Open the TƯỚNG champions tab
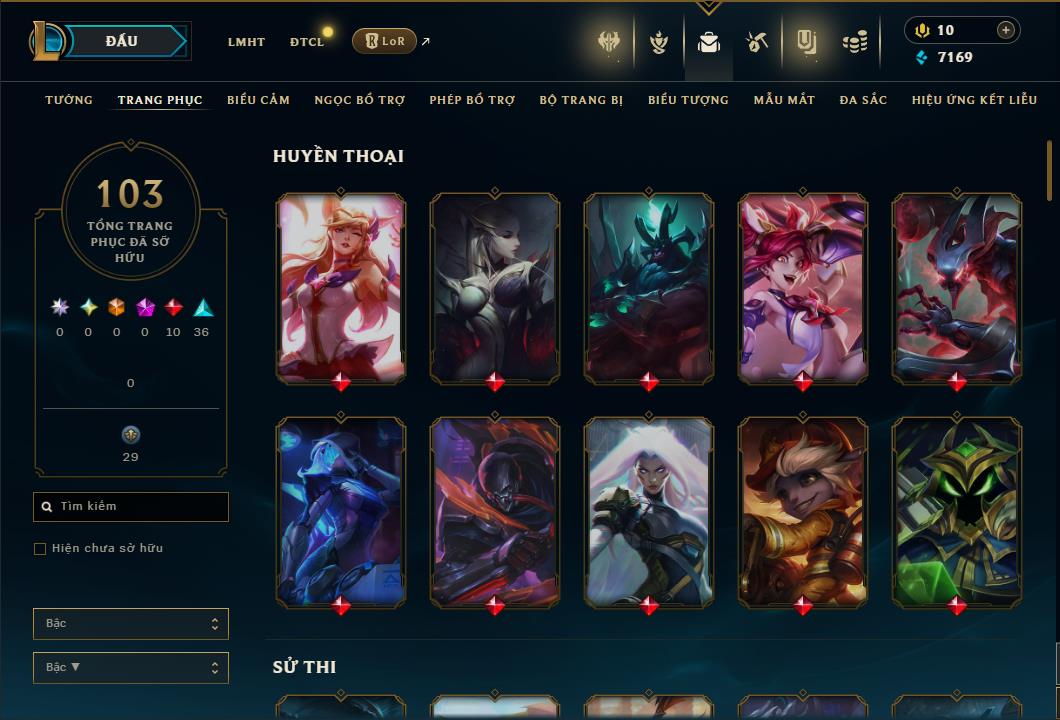Viewport: 1060px width, 720px height. 69,100
